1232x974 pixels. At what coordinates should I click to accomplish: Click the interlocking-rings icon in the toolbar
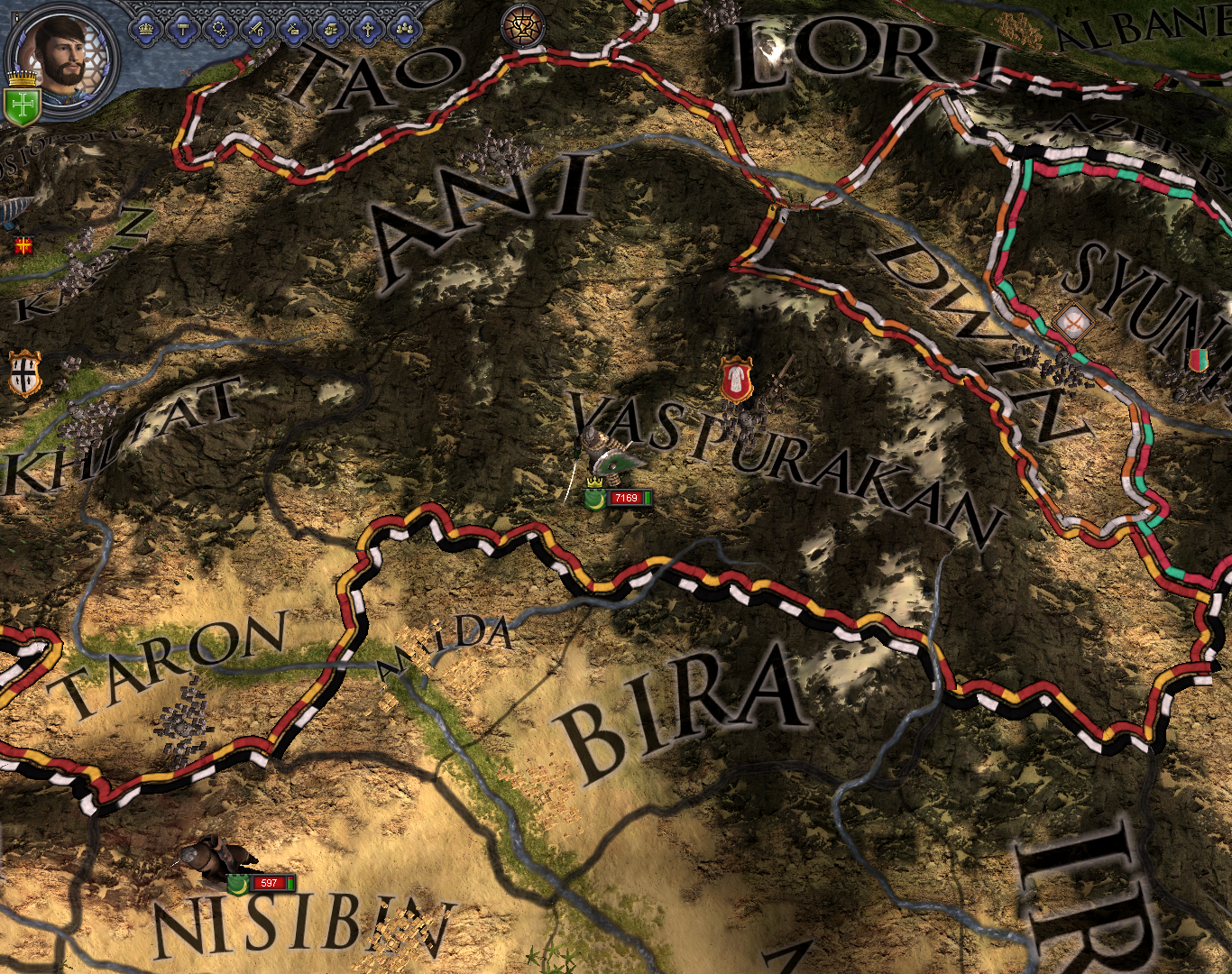220,28
